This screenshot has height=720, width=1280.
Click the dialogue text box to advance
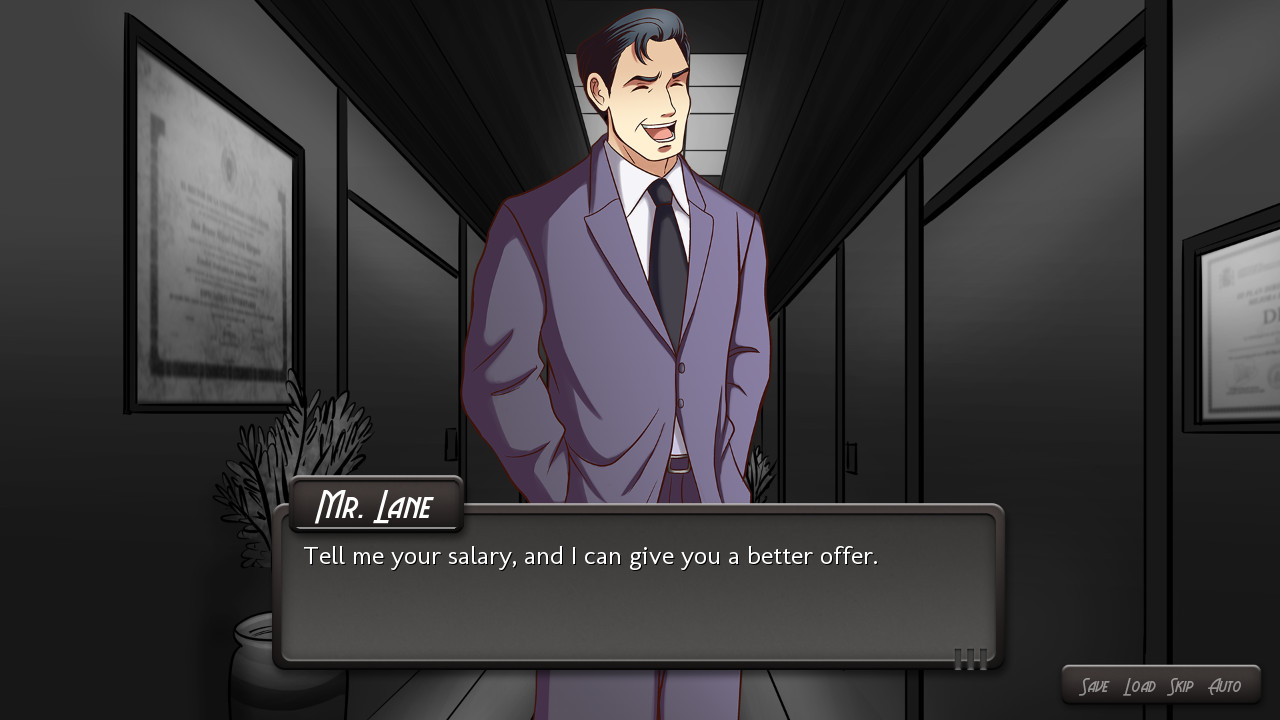click(x=640, y=600)
